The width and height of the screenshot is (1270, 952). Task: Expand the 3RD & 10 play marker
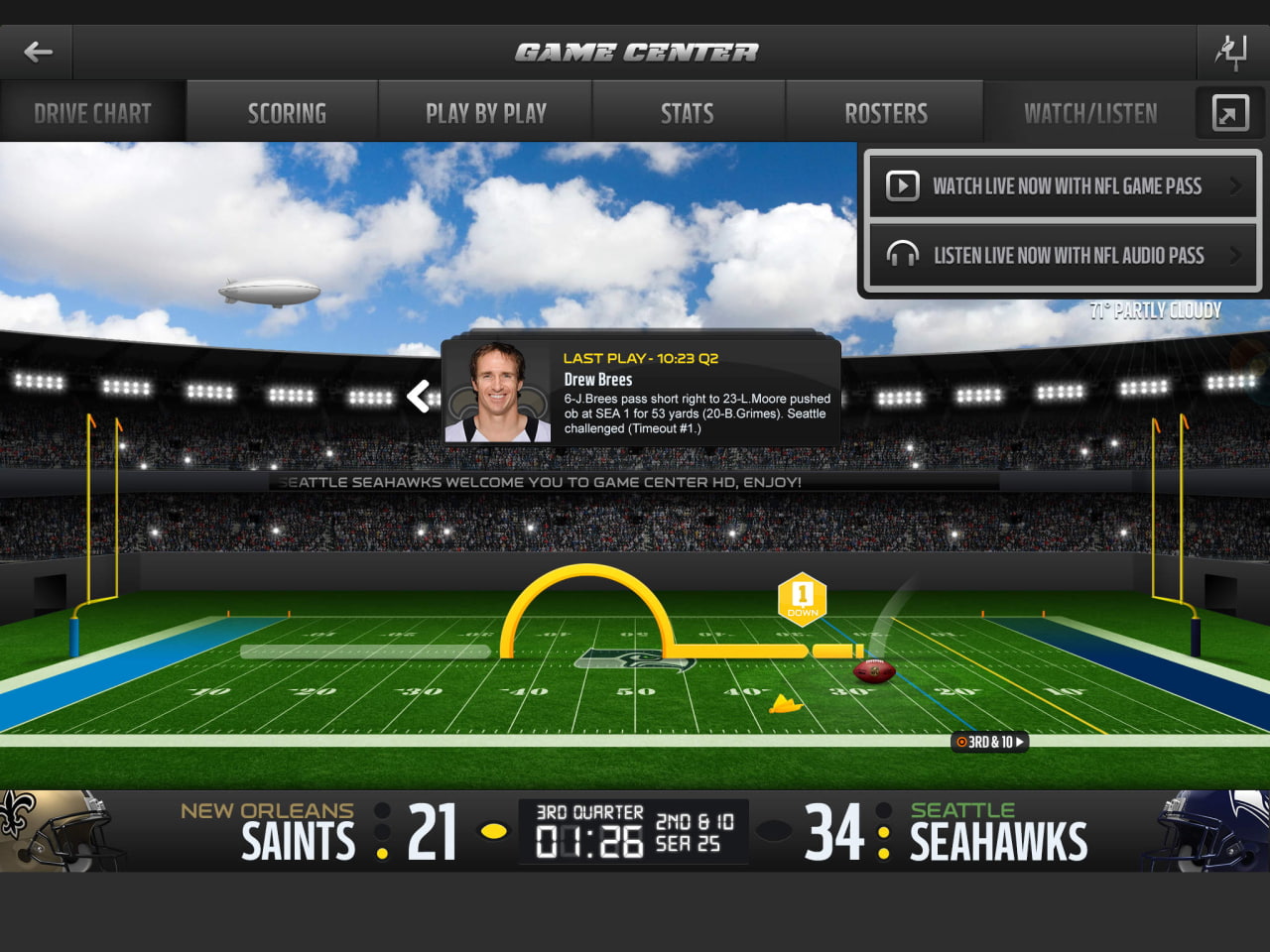pyautogui.click(x=989, y=741)
